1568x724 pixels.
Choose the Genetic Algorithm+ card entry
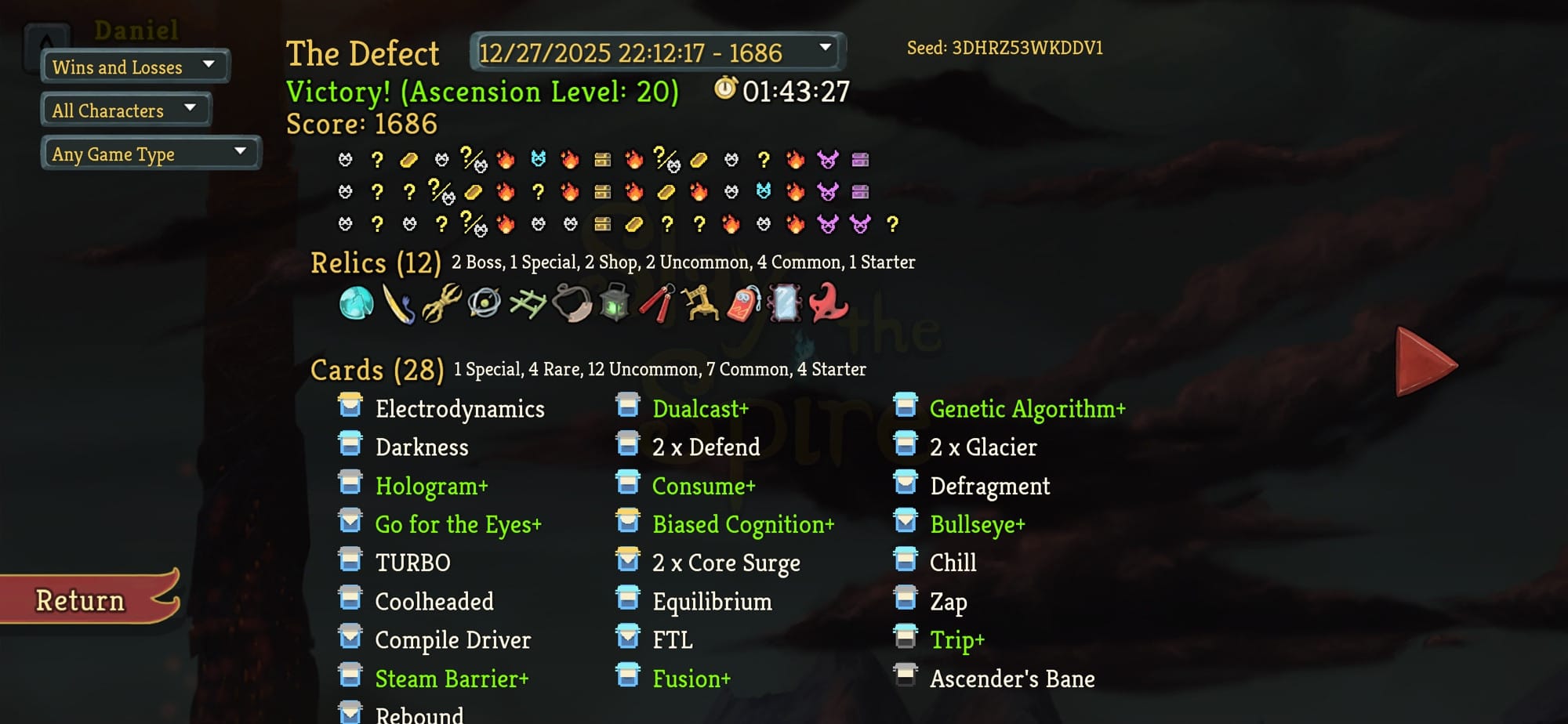point(1027,409)
